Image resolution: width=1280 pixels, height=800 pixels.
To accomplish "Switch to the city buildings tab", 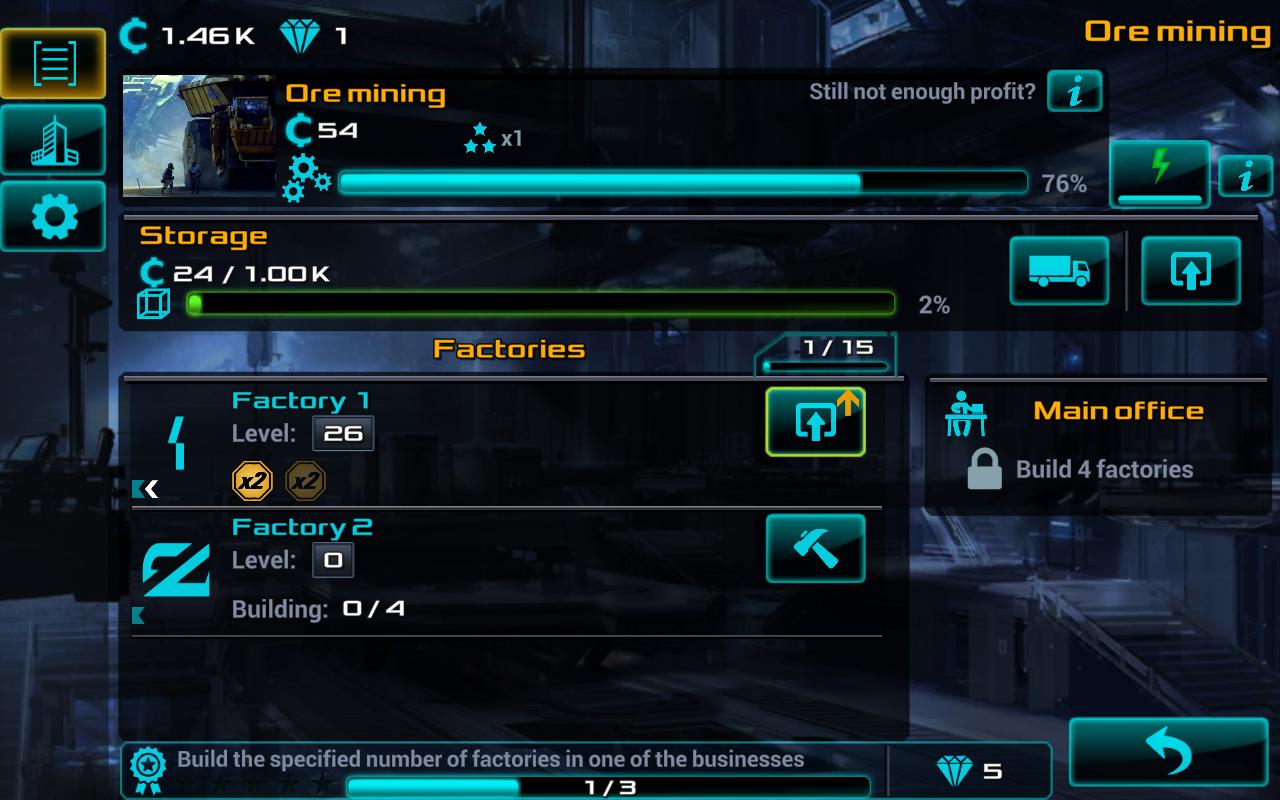I will (53, 140).
